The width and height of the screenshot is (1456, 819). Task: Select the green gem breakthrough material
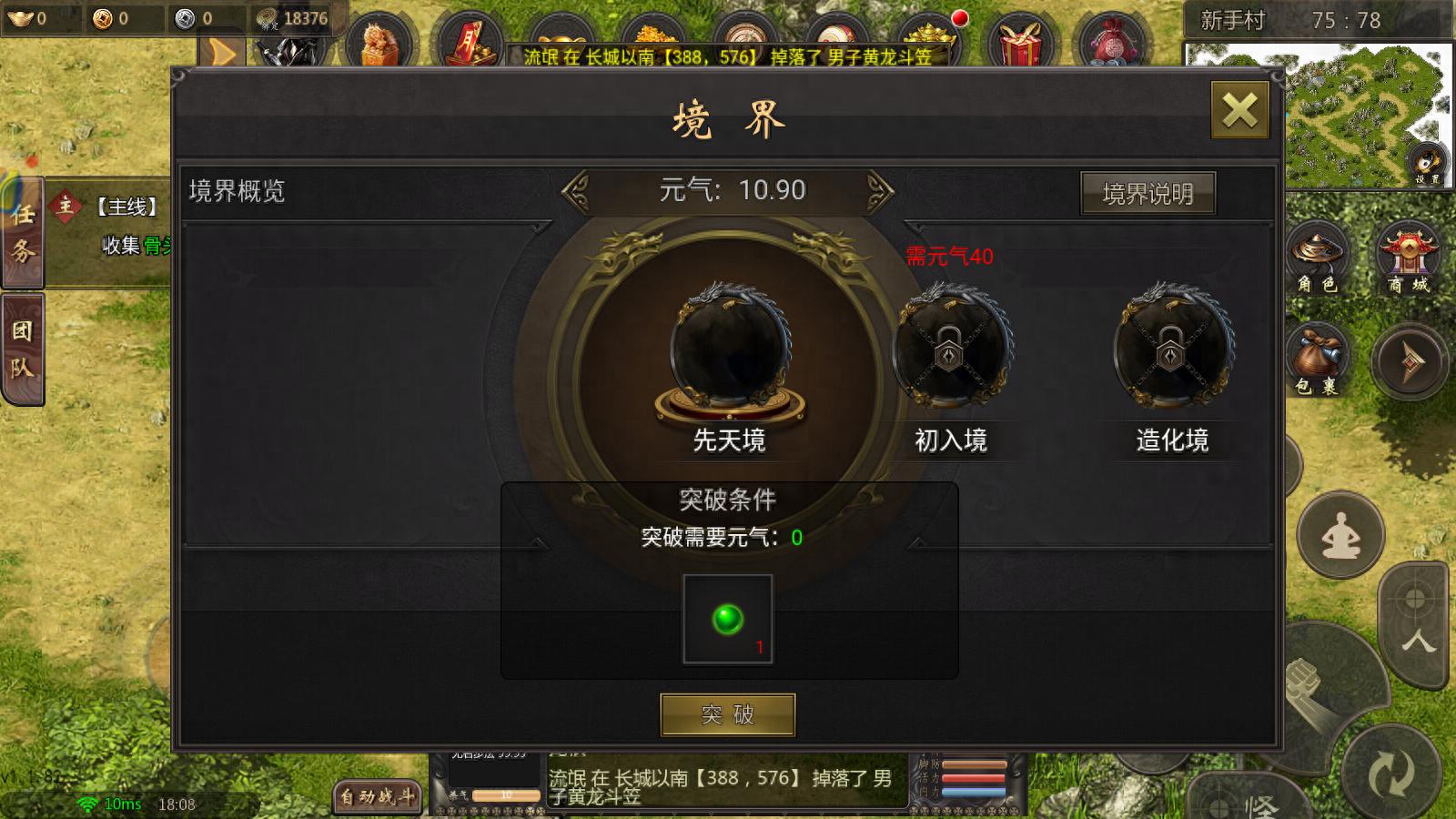coord(726,617)
